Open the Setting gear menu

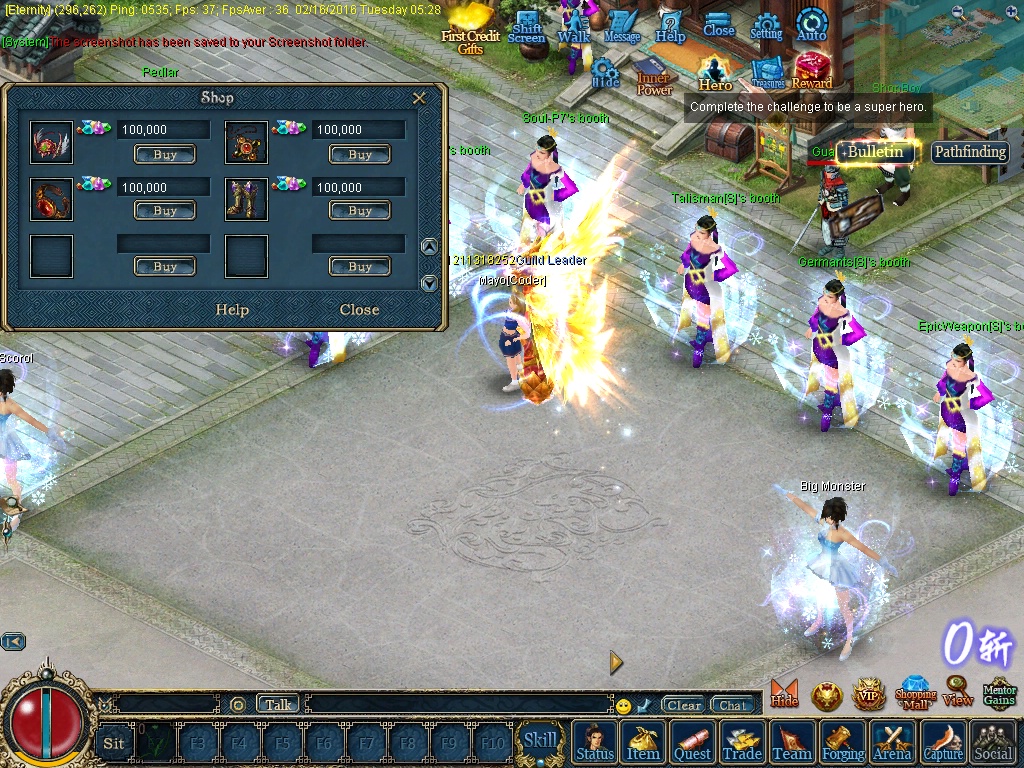point(766,28)
